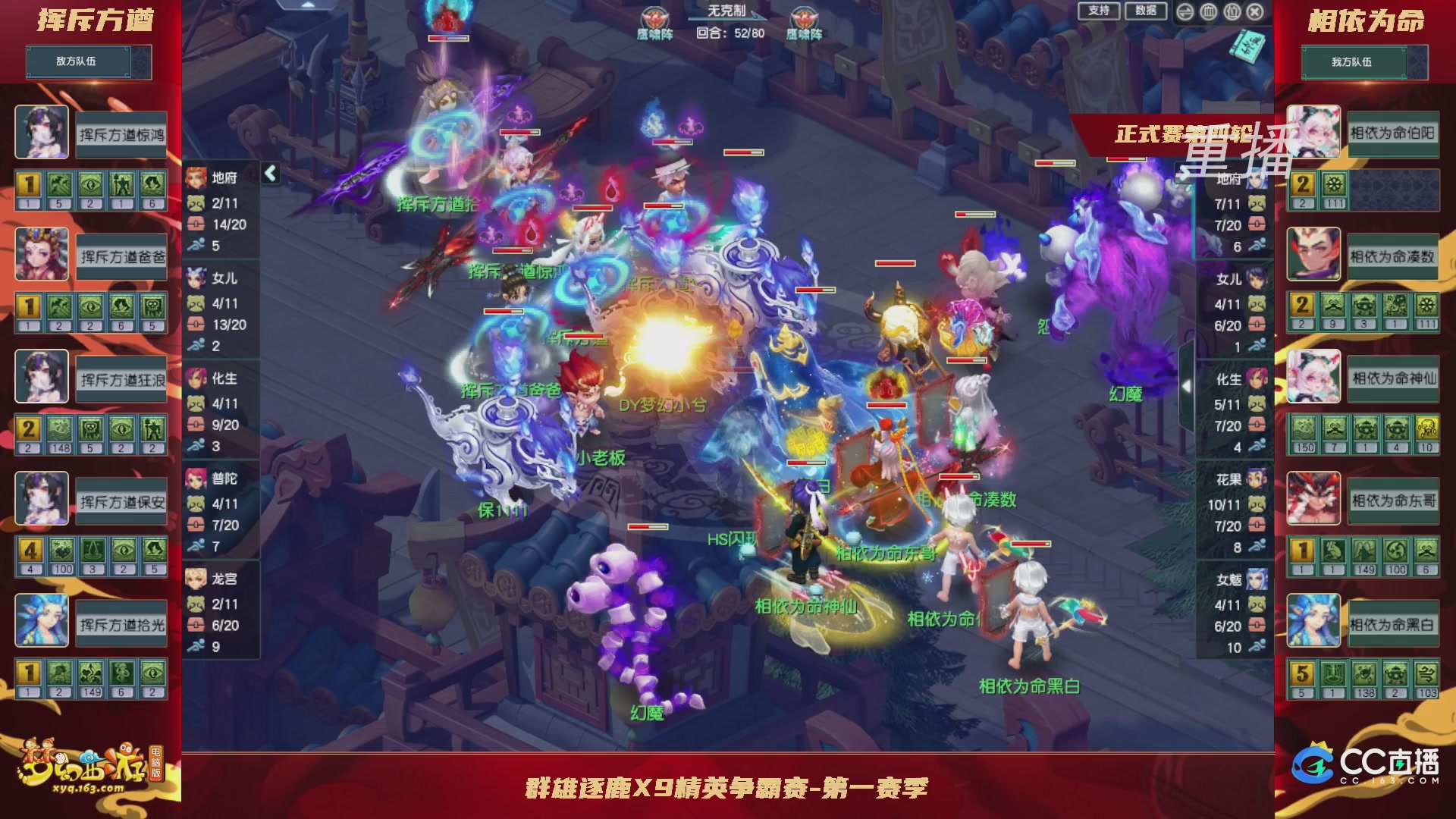Toggle the fast-forward speed icon in top toolbar

(1185, 12)
